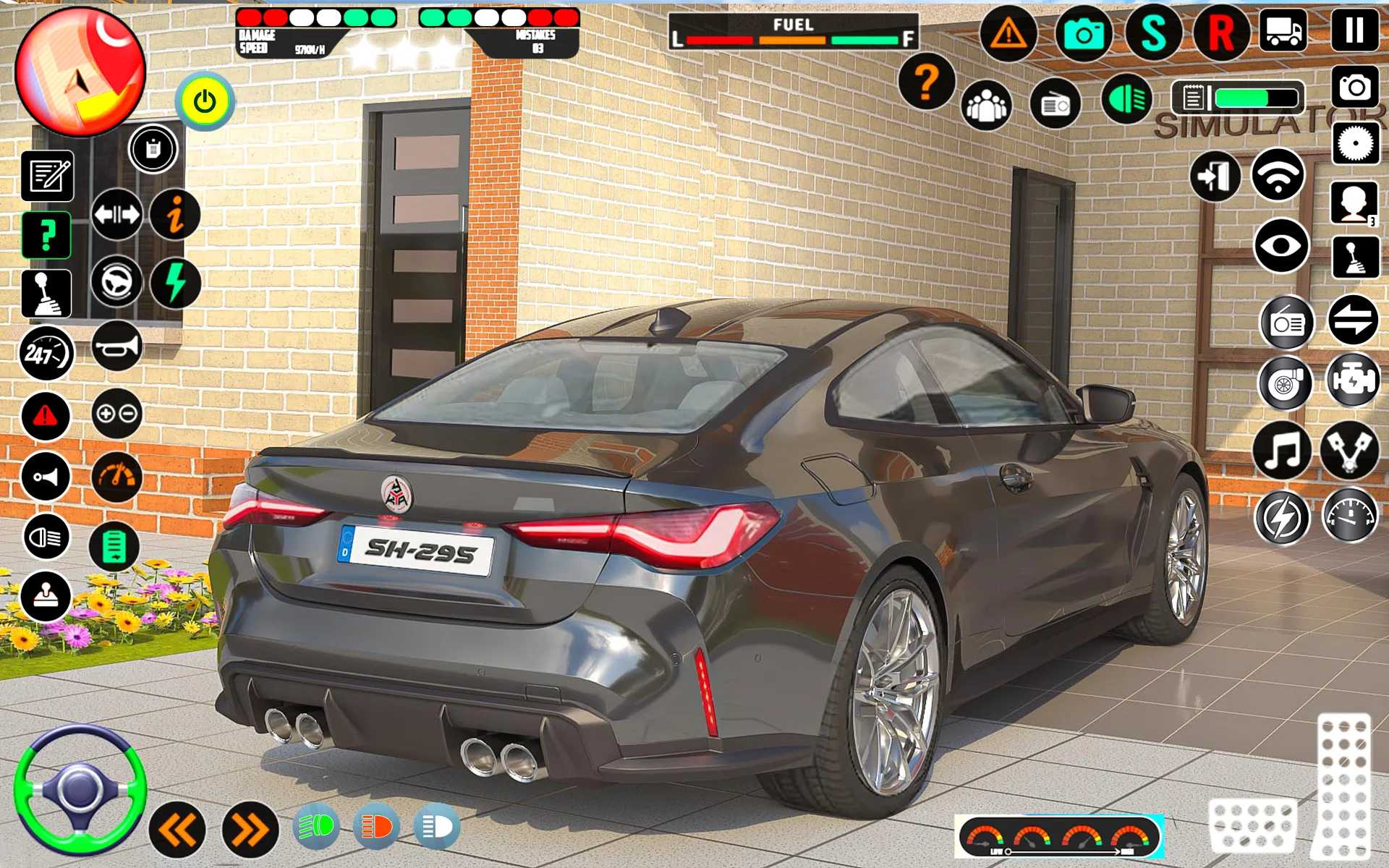Open the multiplayer people group icon
The width and height of the screenshot is (1389, 868).
click(986, 105)
